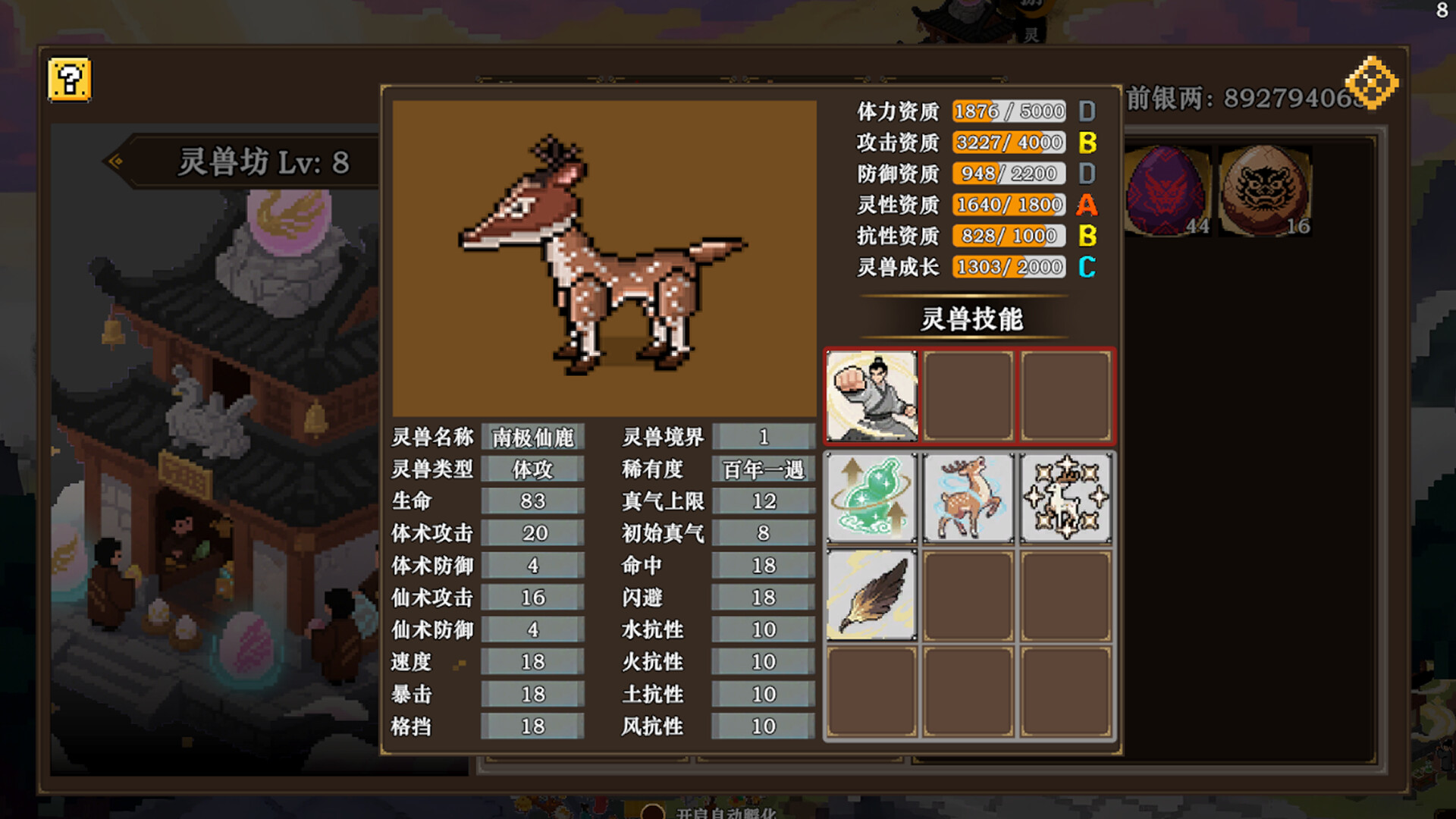The width and height of the screenshot is (1456, 819).
Task: Choose the green gourd skill icon
Action: pos(871,497)
